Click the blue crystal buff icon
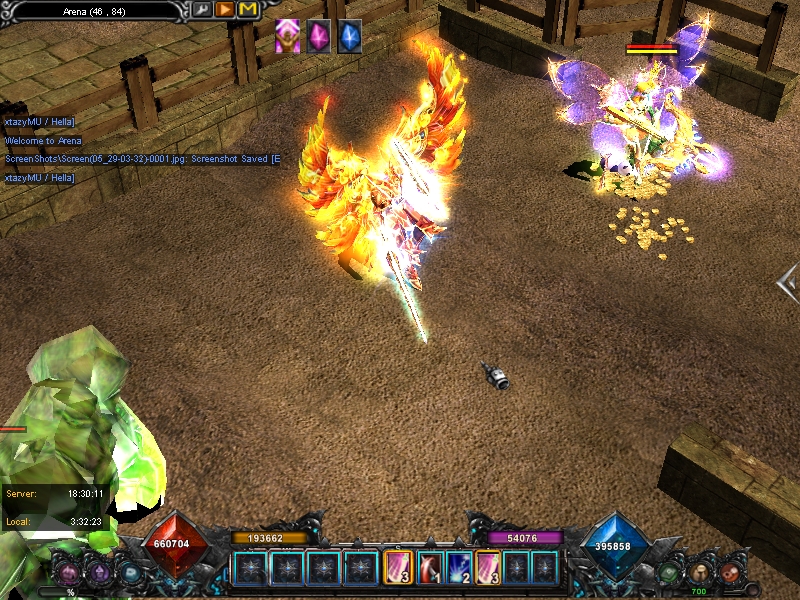The width and height of the screenshot is (800, 600). pos(349,36)
